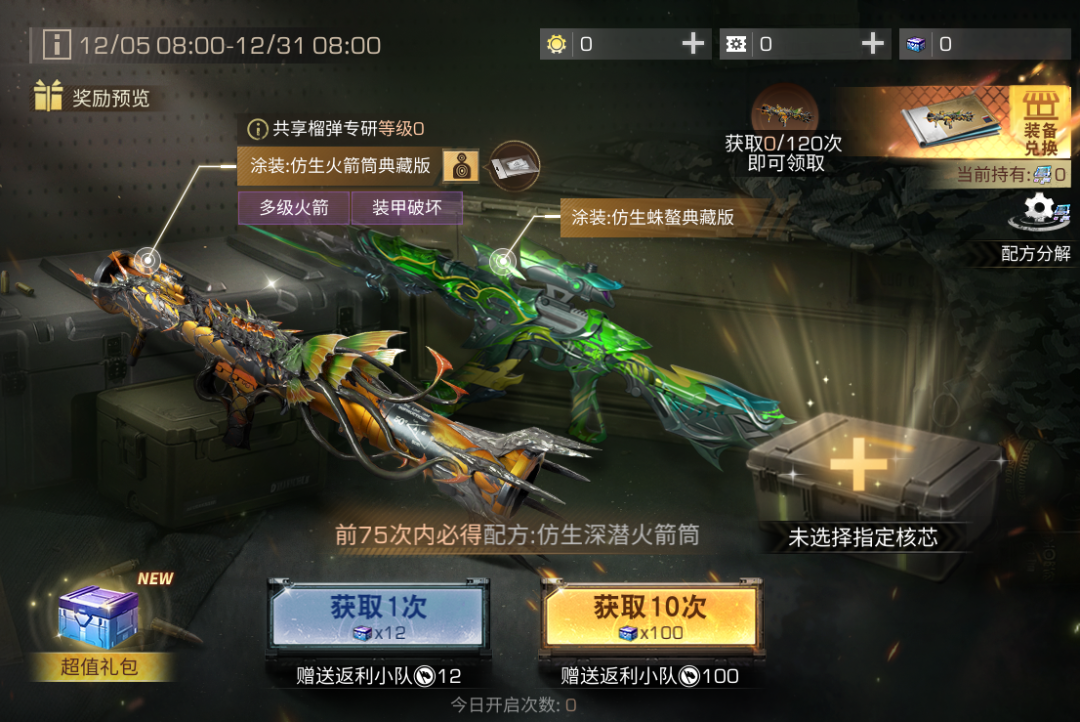Click the shooting target trial icon
Viewport: 1080px width, 722px height.
pos(461,166)
